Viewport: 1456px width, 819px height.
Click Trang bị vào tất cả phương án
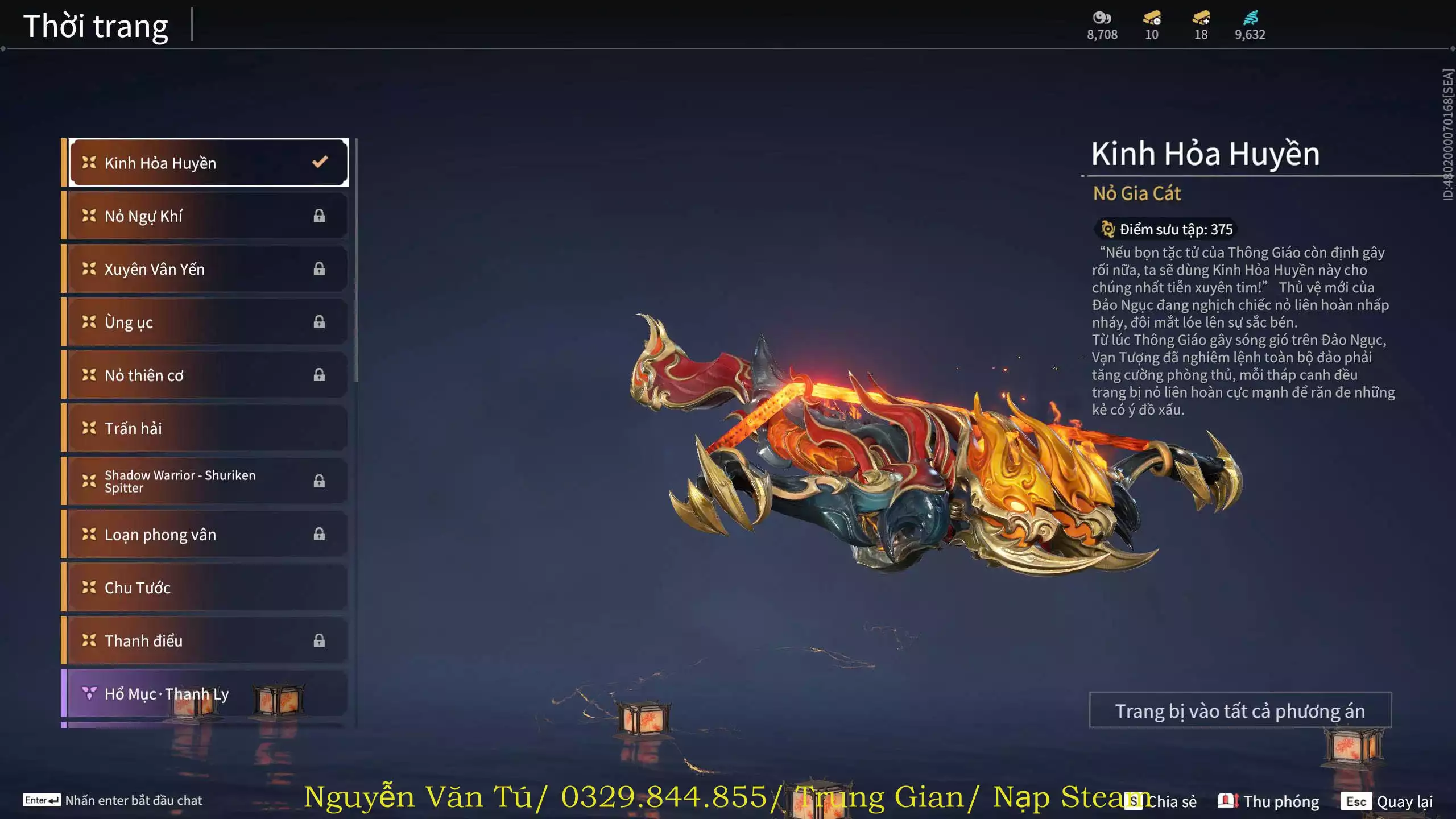point(1240,710)
